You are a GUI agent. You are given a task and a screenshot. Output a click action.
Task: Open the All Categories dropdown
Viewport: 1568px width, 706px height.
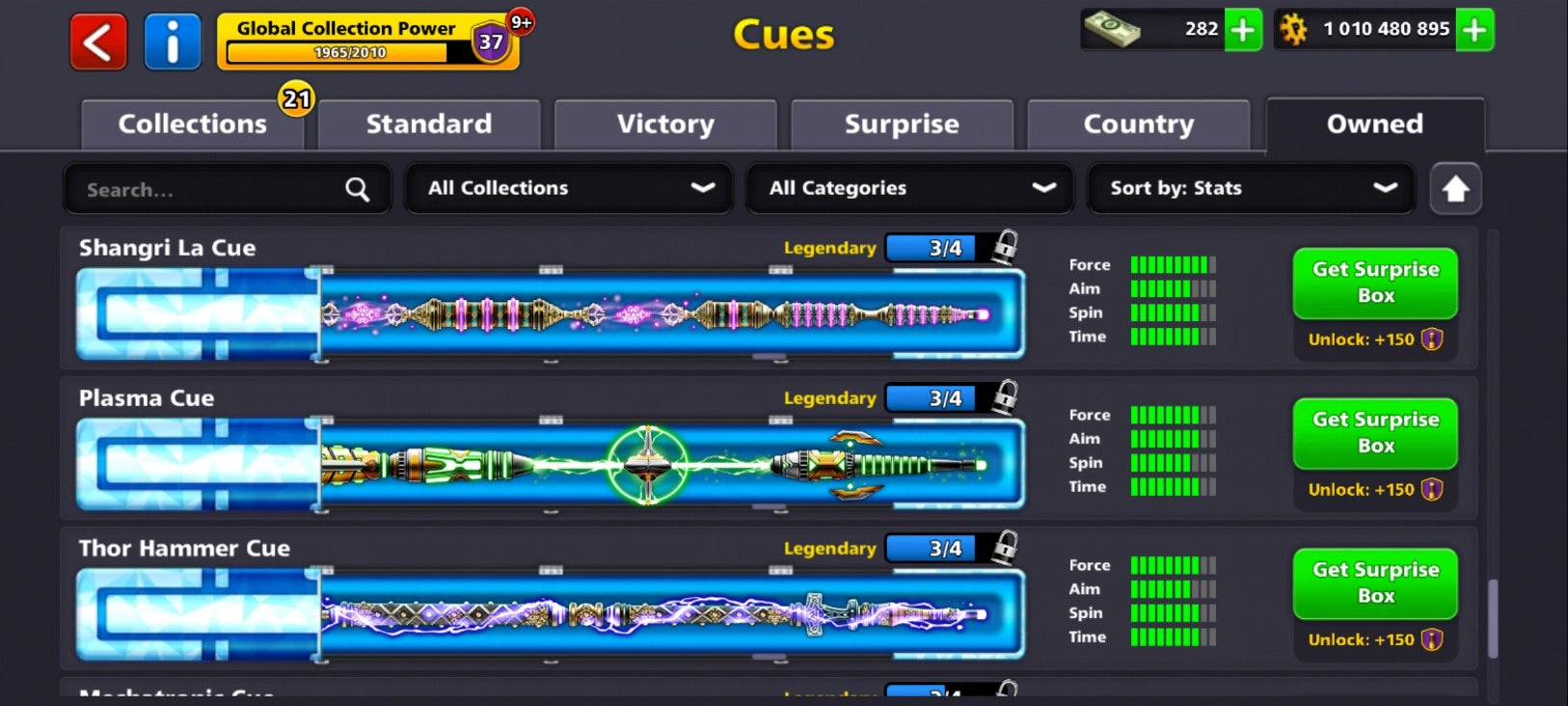909,188
